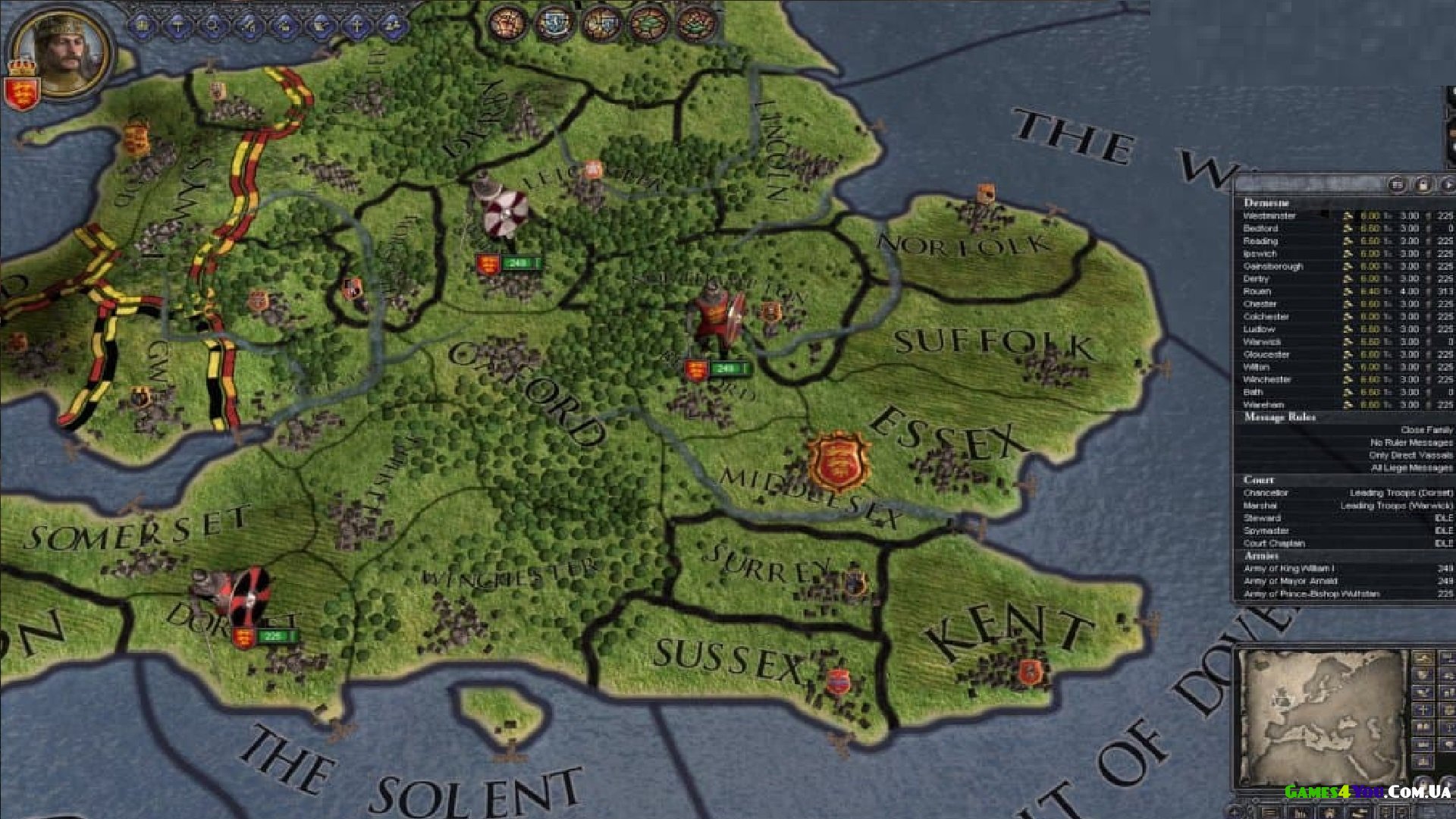This screenshot has height=819, width=1456.
Task: Open the religion tab with the cross icon
Action: pyautogui.click(x=357, y=26)
